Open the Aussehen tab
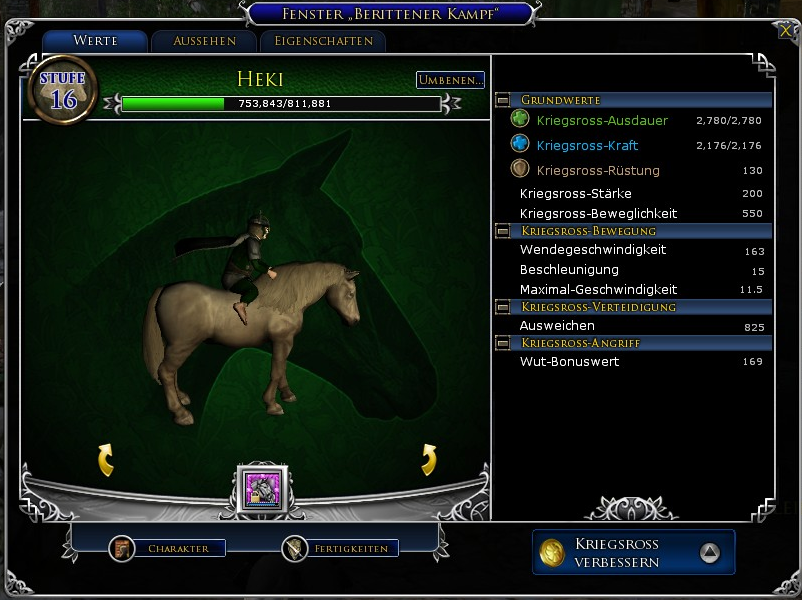 pos(204,41)
